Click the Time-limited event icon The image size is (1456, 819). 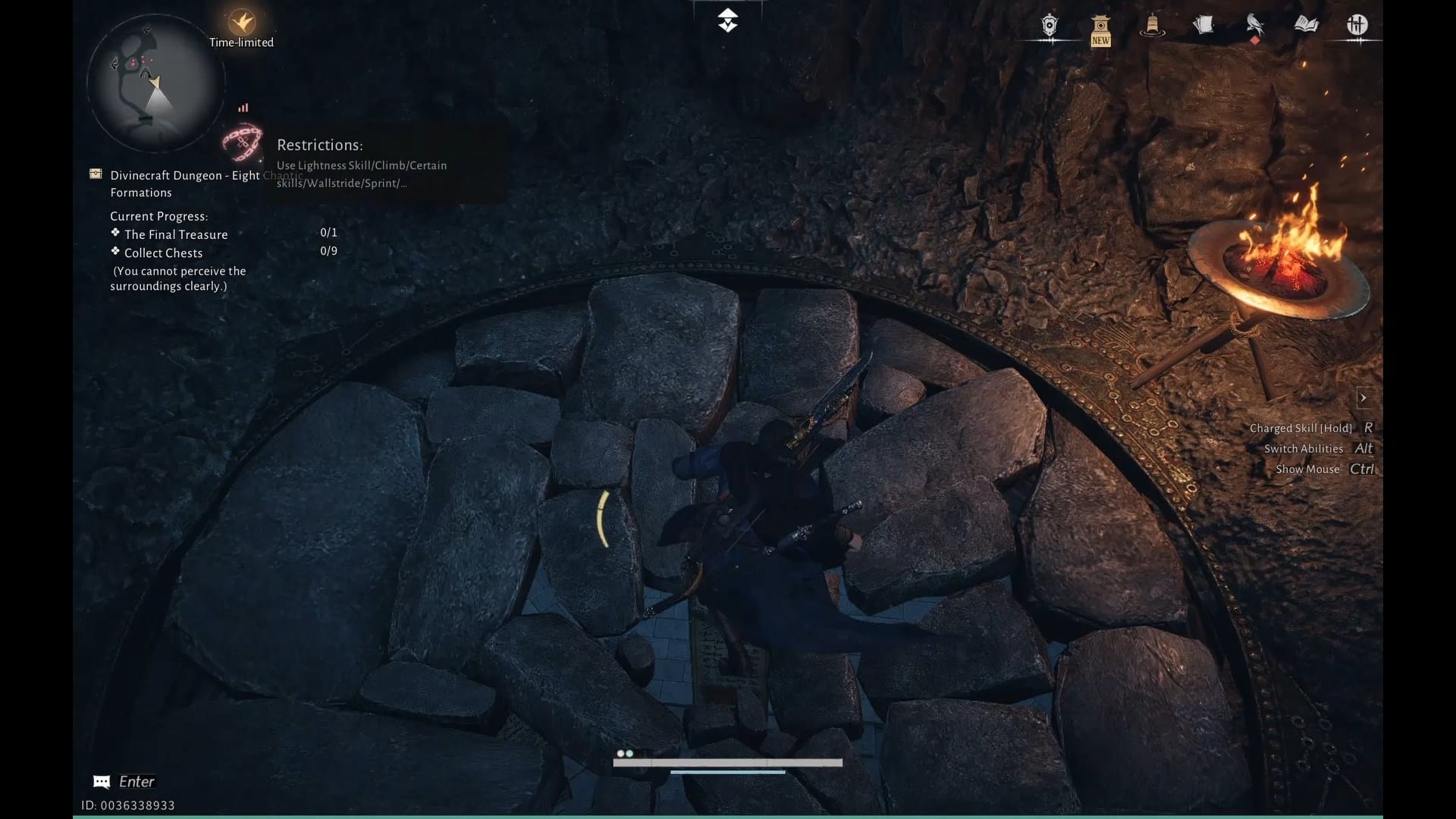tap(242, 22)
